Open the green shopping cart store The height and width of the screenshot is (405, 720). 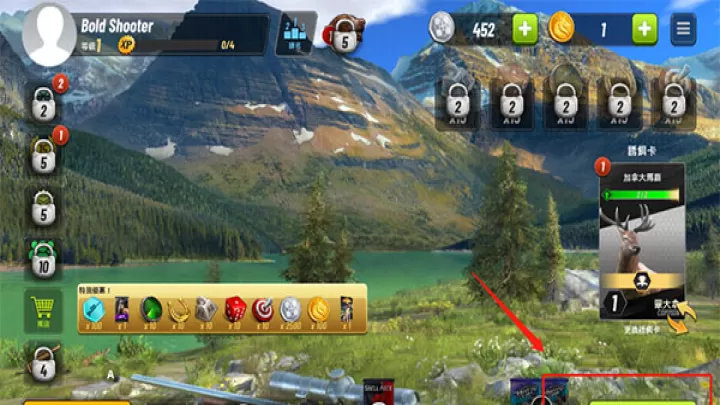(x=43, y=310)
